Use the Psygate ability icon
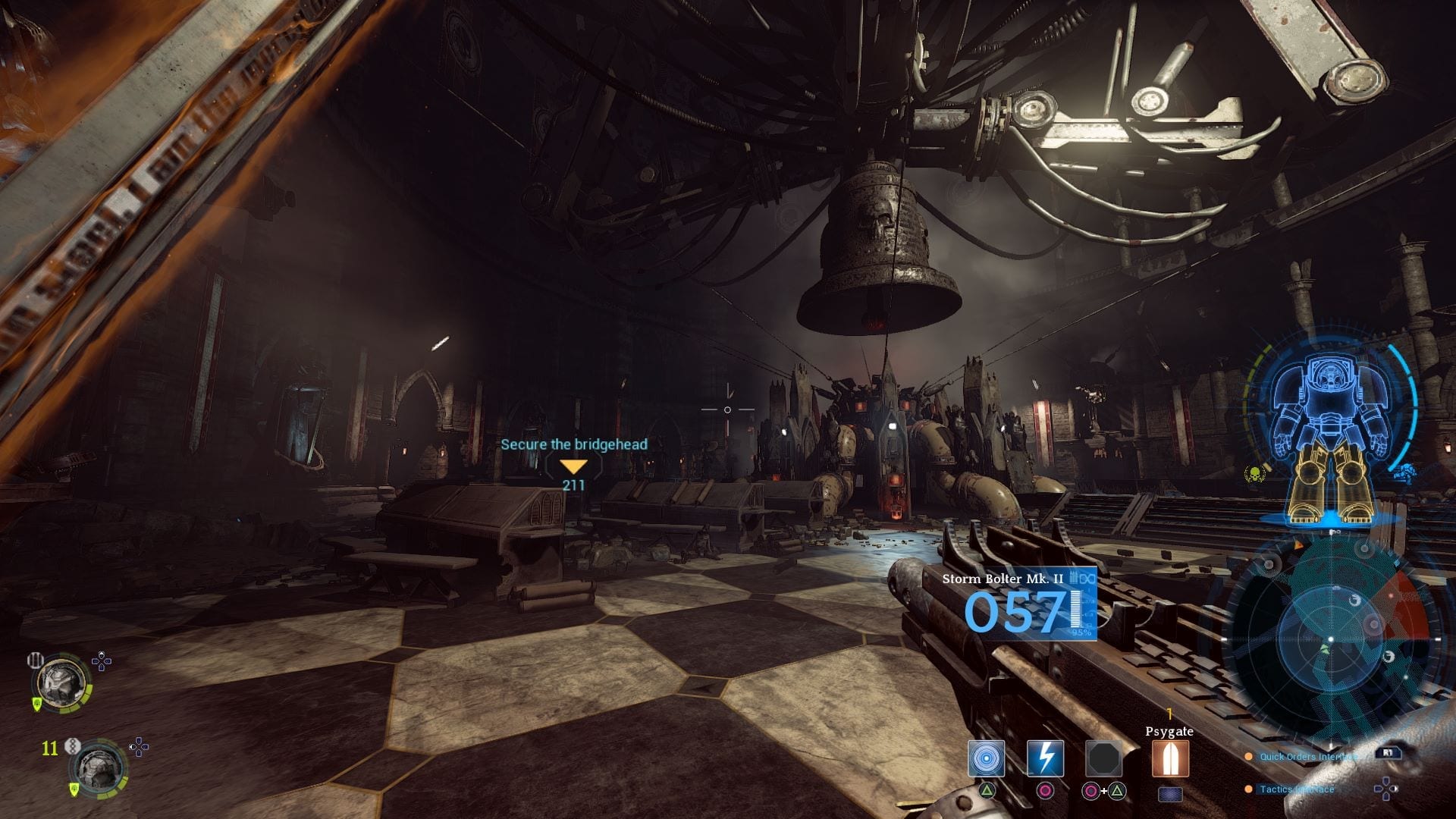Viewport: 1456px width, 819px height. (1169, 758)
